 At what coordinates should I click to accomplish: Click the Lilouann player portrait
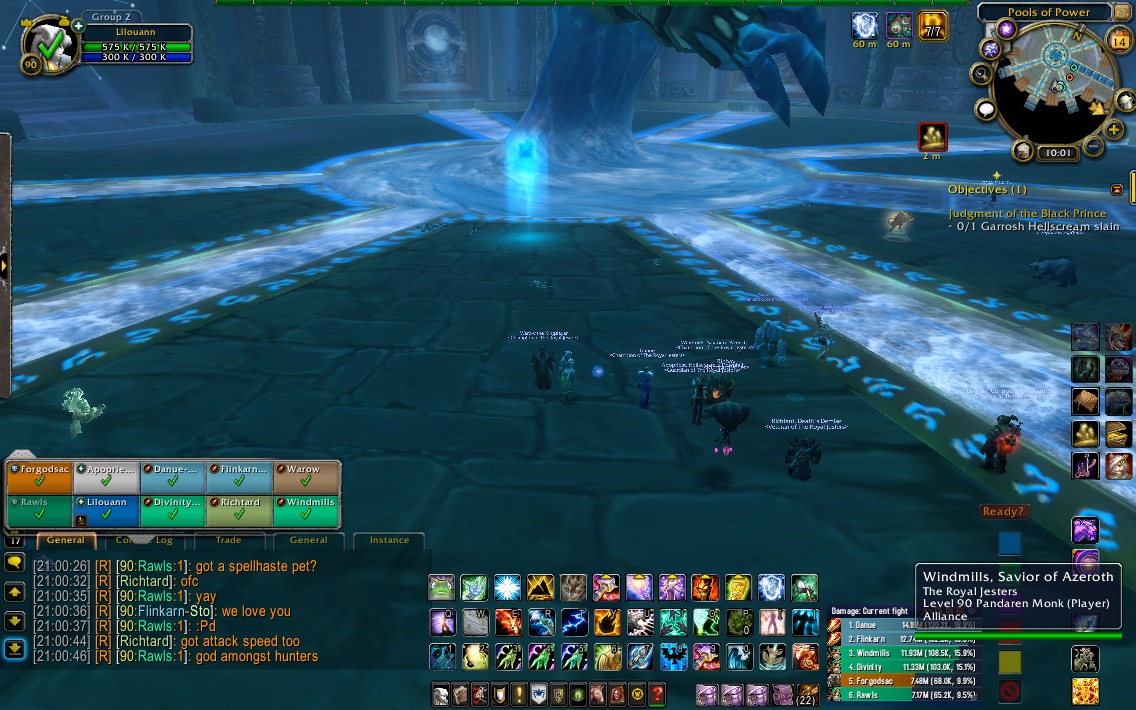(46, 47)
